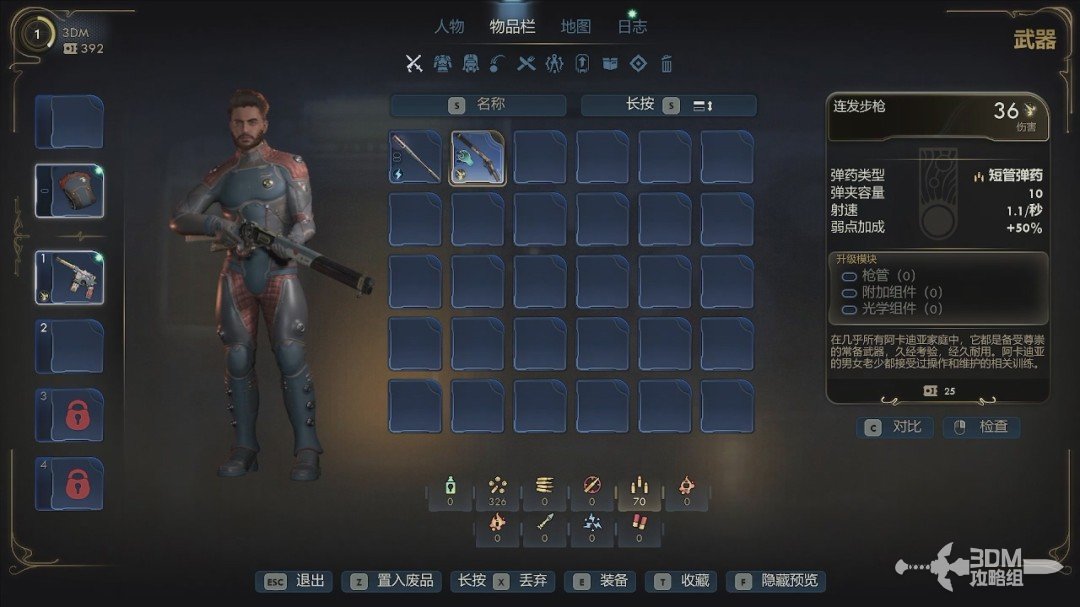Image resolution: width=1080 pixels, height=607 pixels.
Task: Switch to the 人物 character tab
Action: [x=449, y=27]
